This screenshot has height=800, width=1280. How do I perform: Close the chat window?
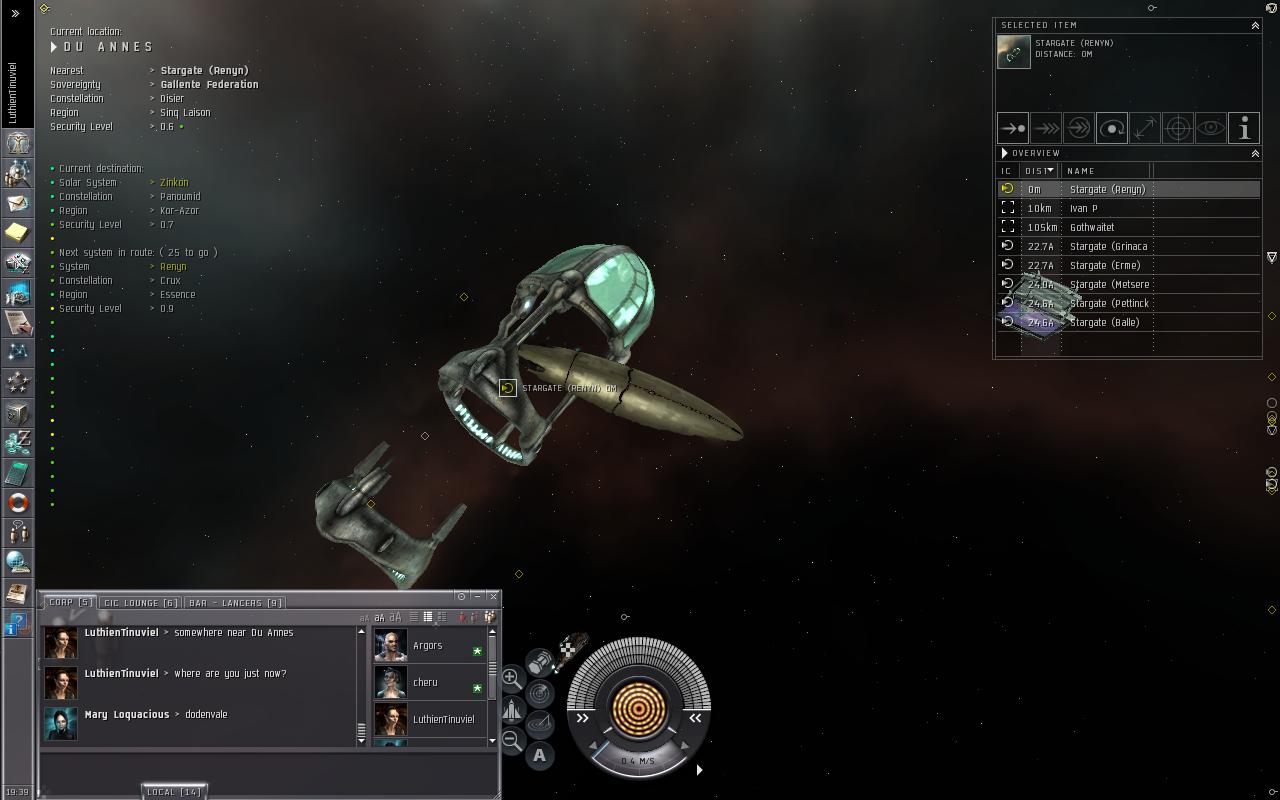(x=493, y=596)
